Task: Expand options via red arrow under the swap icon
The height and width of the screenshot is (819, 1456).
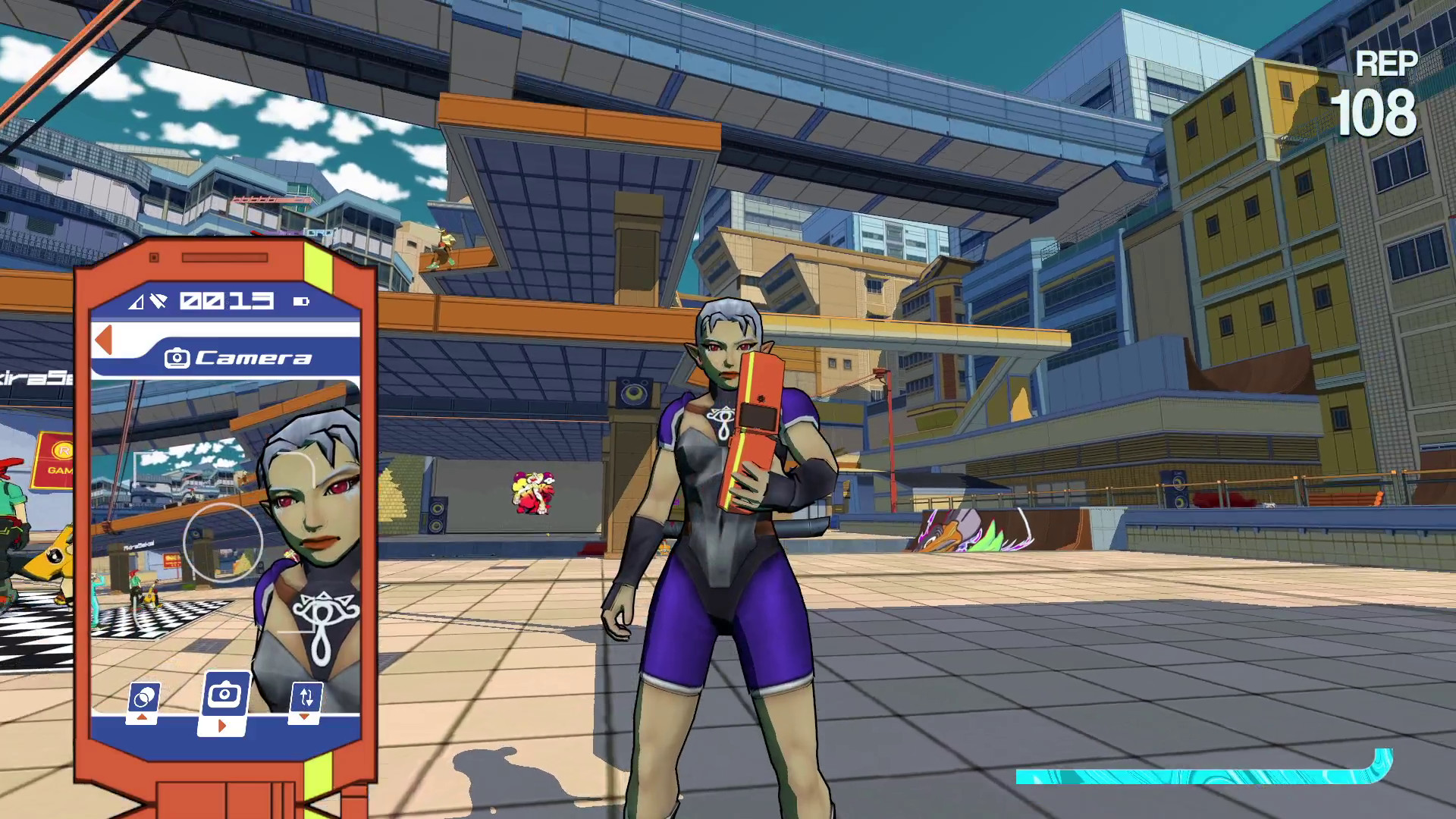Action: 303,717
